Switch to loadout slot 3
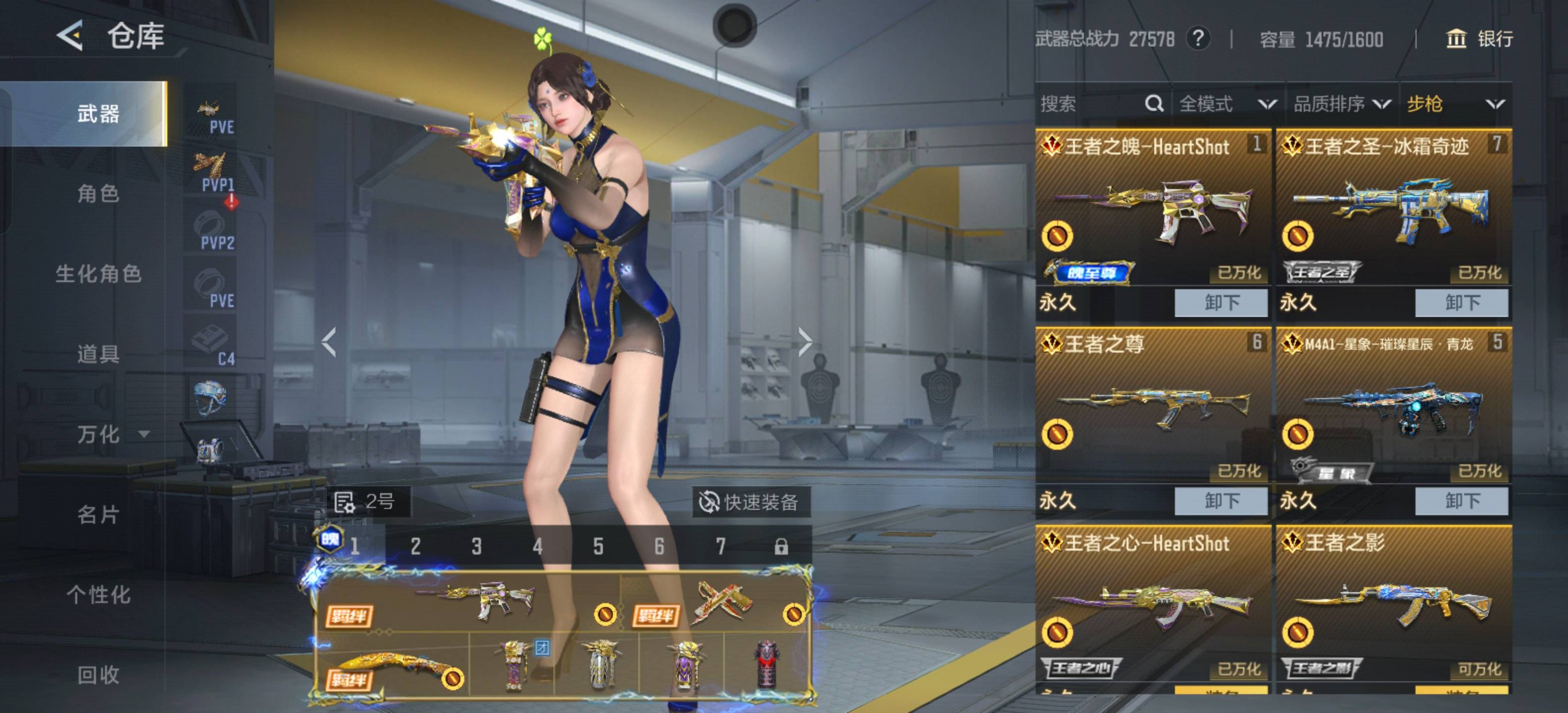The width and height of the screenshot is (1568, 713). coord(477,546)
